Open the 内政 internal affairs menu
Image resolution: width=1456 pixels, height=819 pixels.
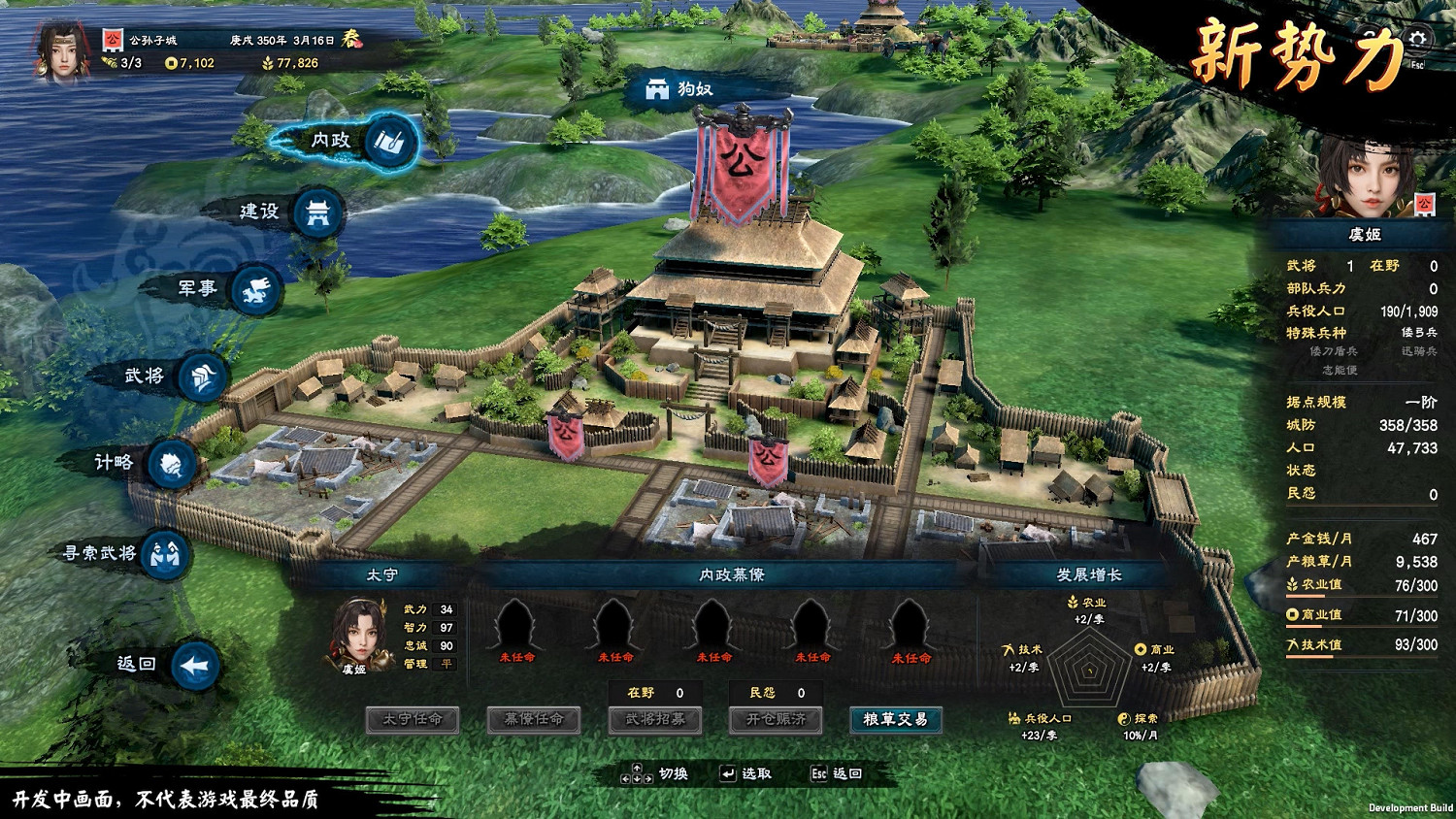392,142
